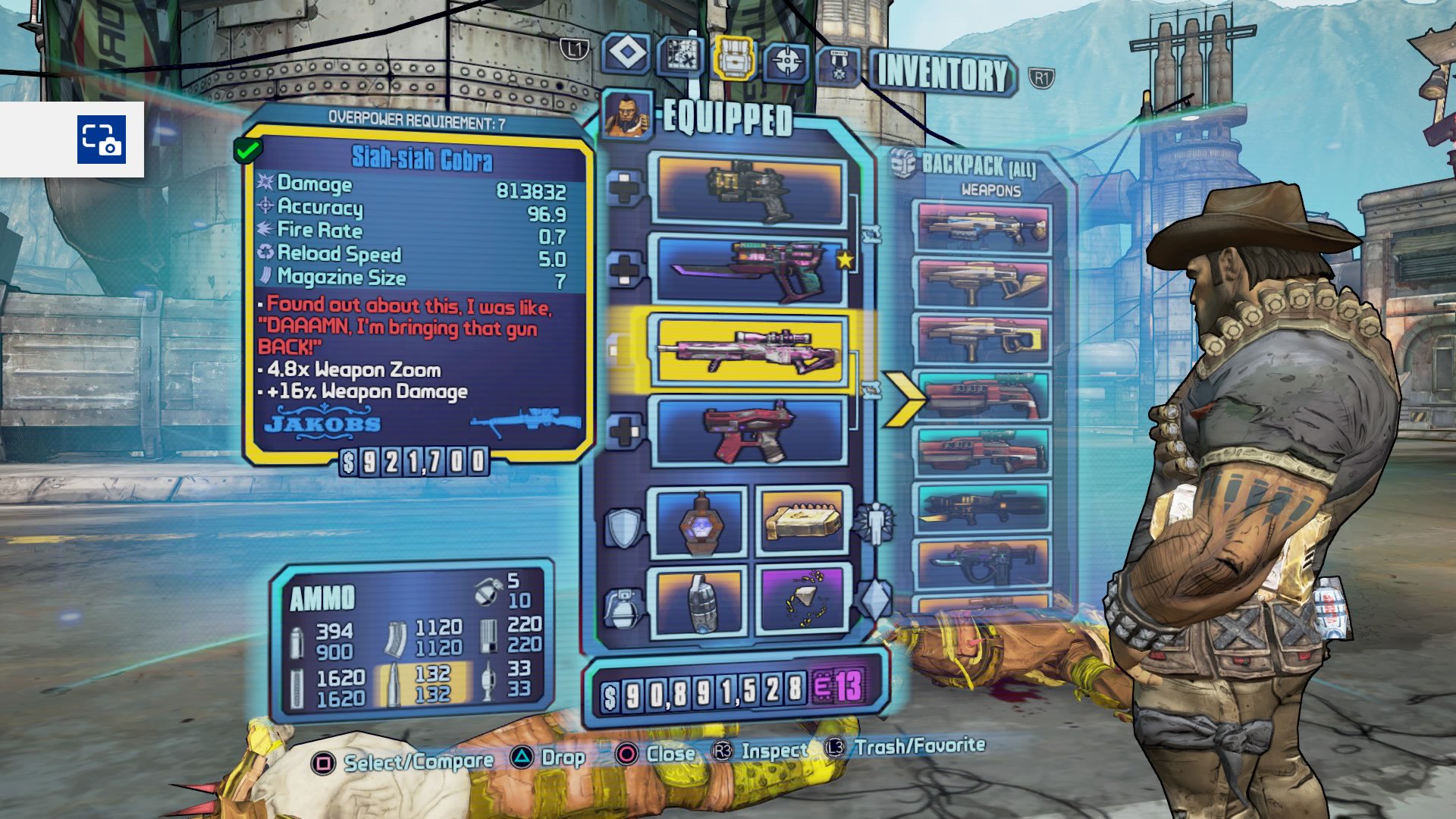Select the black rocket launcher in backpack
Image resolution: width=1456 pixels, height=819 pixels.
click(983, 507)
